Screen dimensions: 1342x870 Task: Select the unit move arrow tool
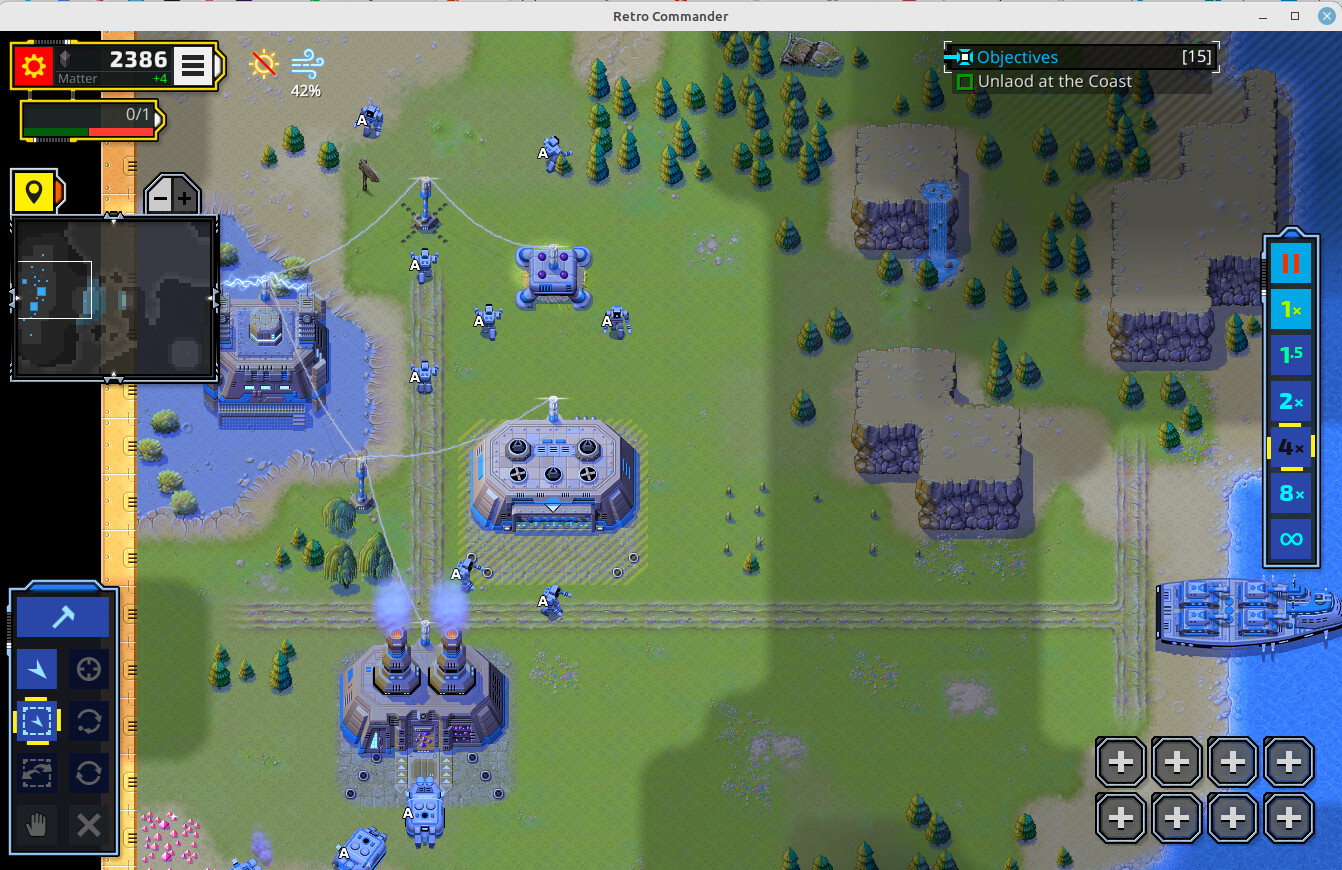(36, 668)
